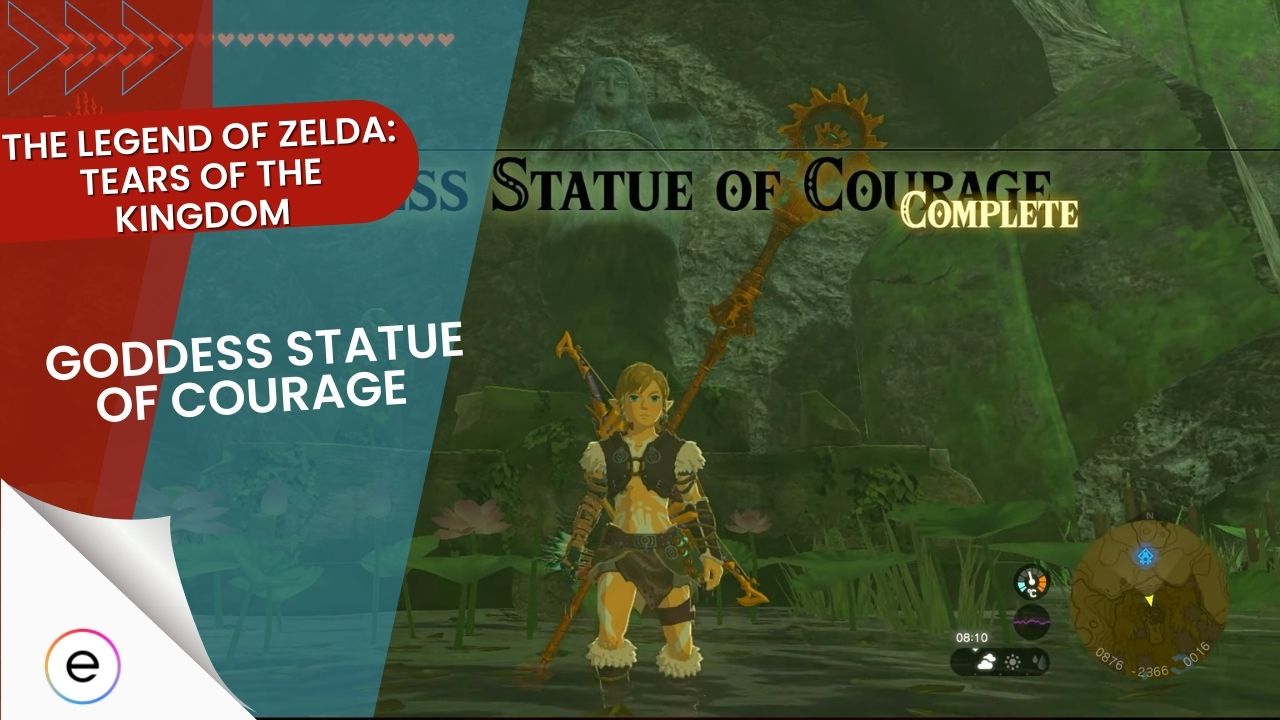Click the in-game clock showing 08:10

[x=971, y=636]
